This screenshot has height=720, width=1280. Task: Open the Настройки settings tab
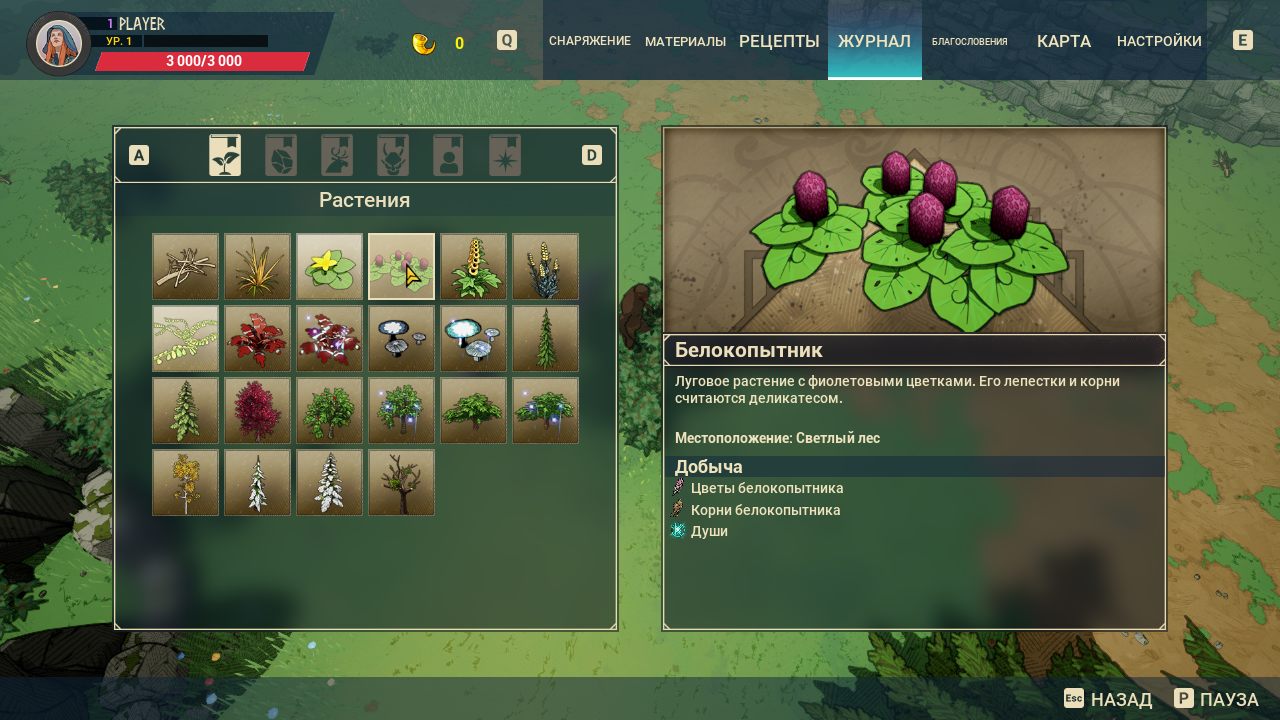click(x=1159, y=41)
